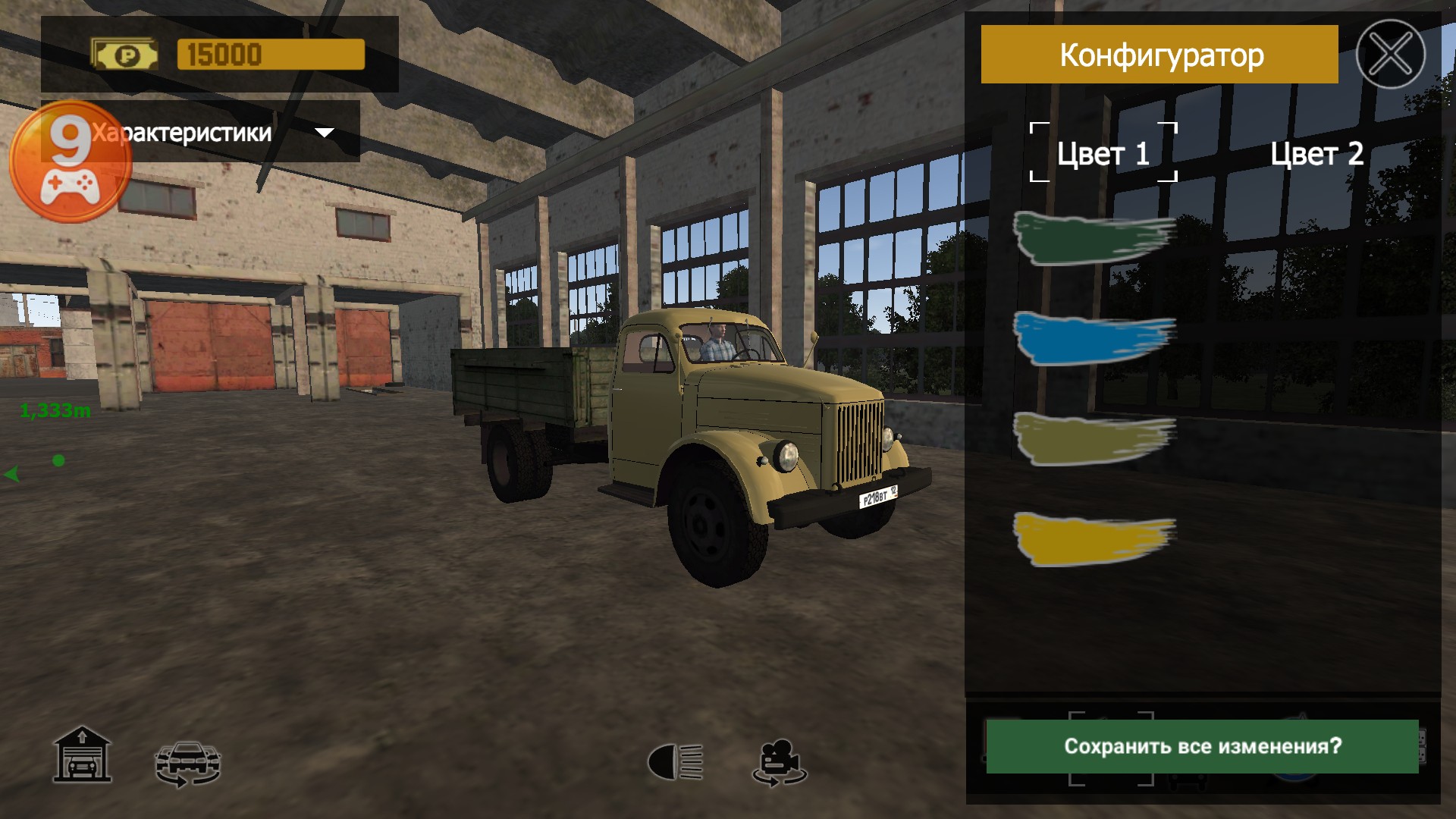Expand the Характеристики dropdown

click(324, 133)
